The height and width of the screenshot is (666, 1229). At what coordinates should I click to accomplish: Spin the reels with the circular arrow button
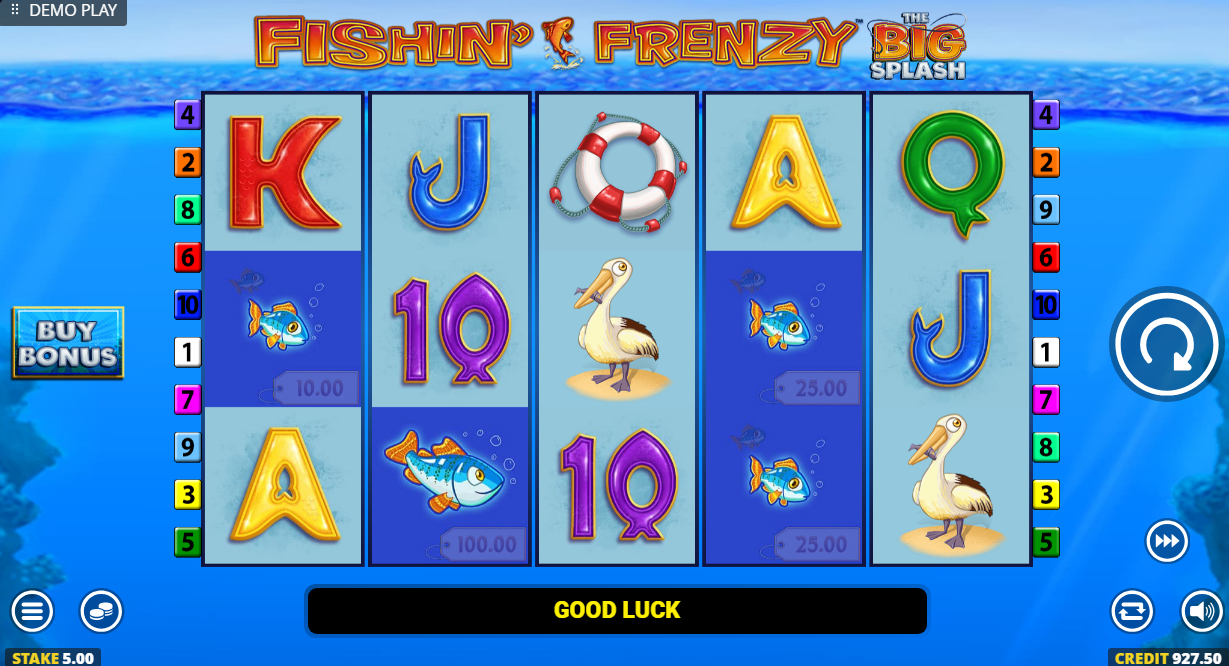tap(1166, 344)
